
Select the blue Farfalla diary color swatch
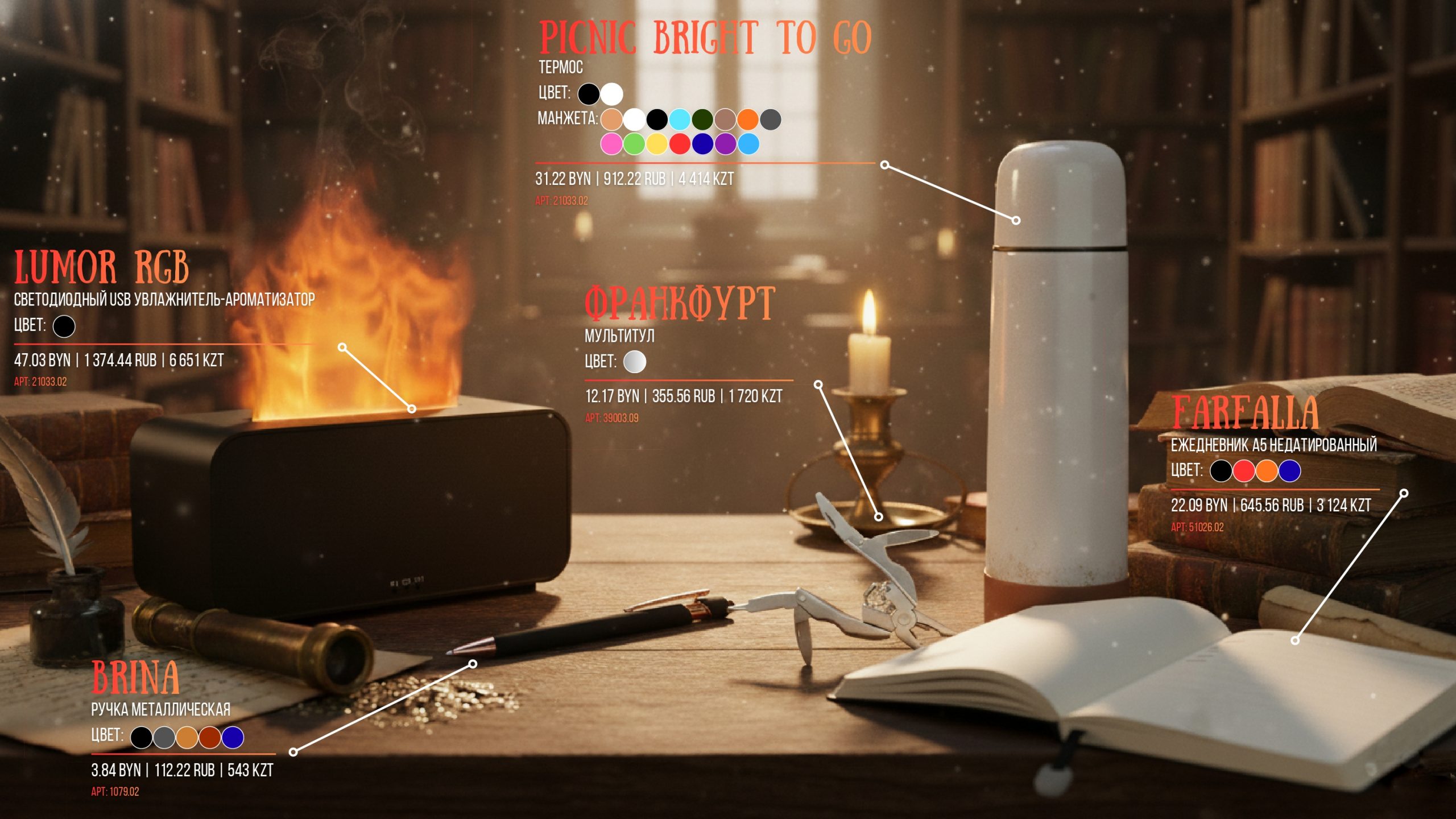tap(1289, 471)
